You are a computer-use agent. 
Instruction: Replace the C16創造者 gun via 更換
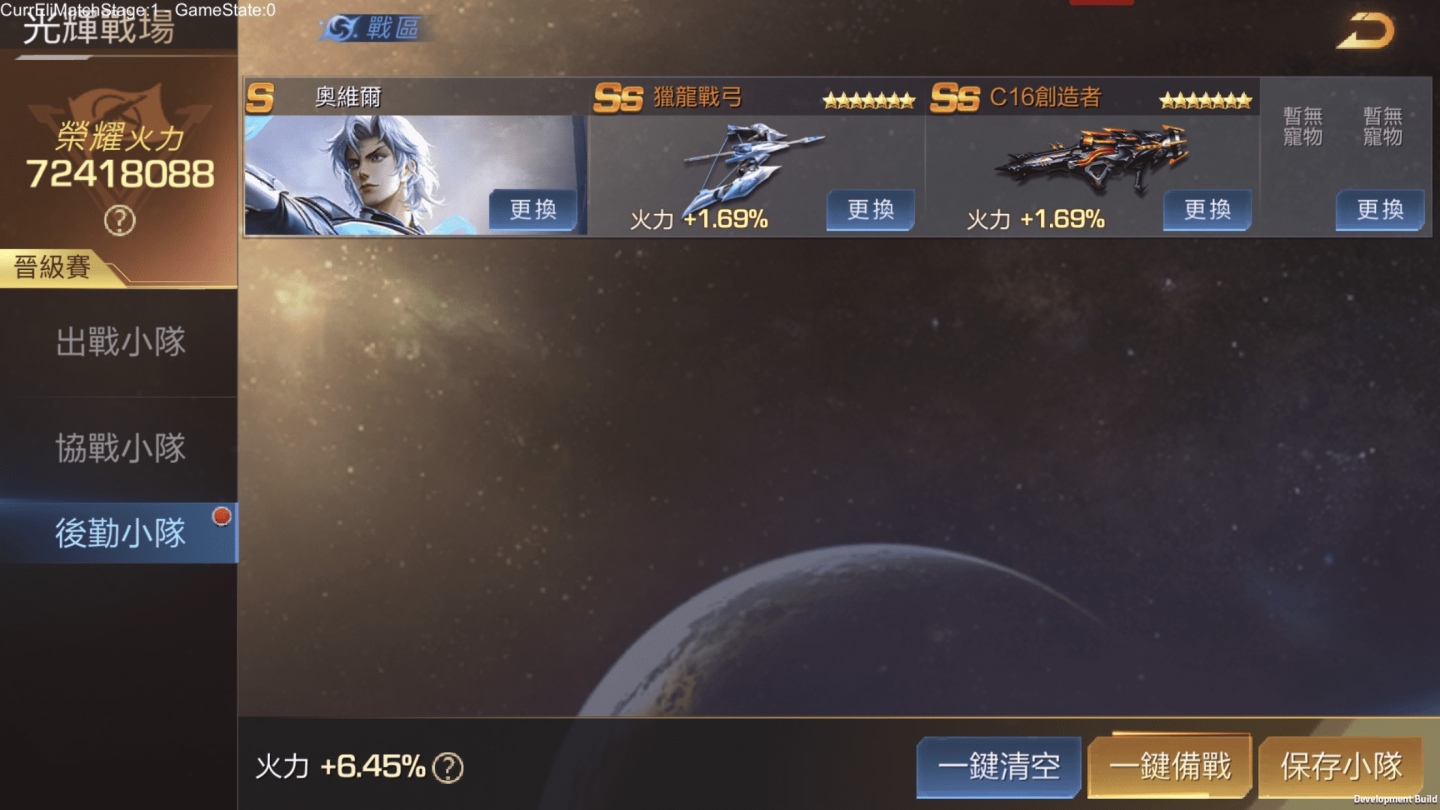tap(1207, 210)
